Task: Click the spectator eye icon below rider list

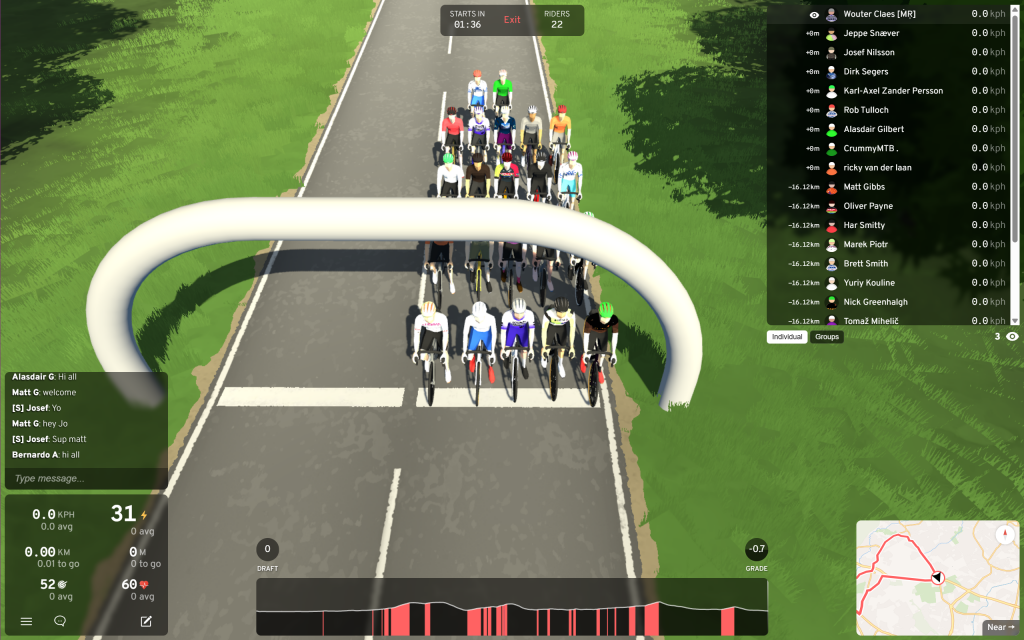Action: point(1012,337)
